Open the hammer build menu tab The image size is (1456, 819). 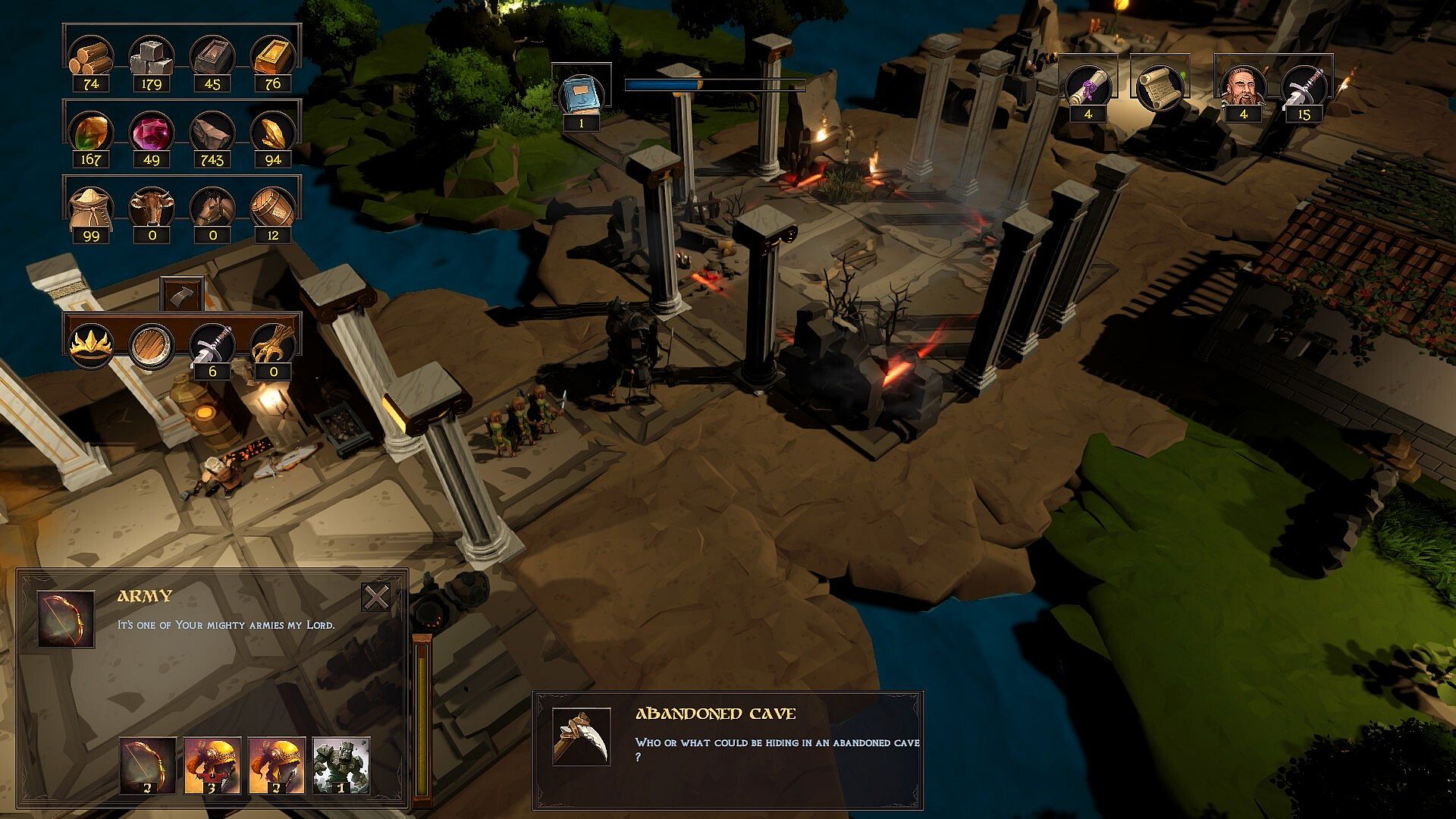[182, 294]
